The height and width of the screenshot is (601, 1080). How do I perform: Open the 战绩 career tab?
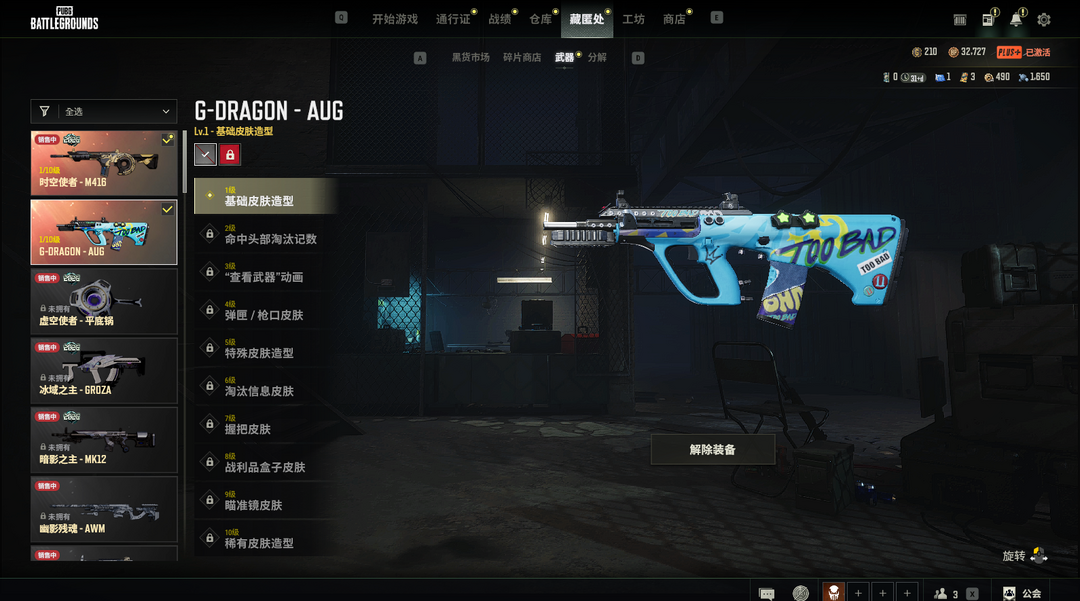click(499, 19)
